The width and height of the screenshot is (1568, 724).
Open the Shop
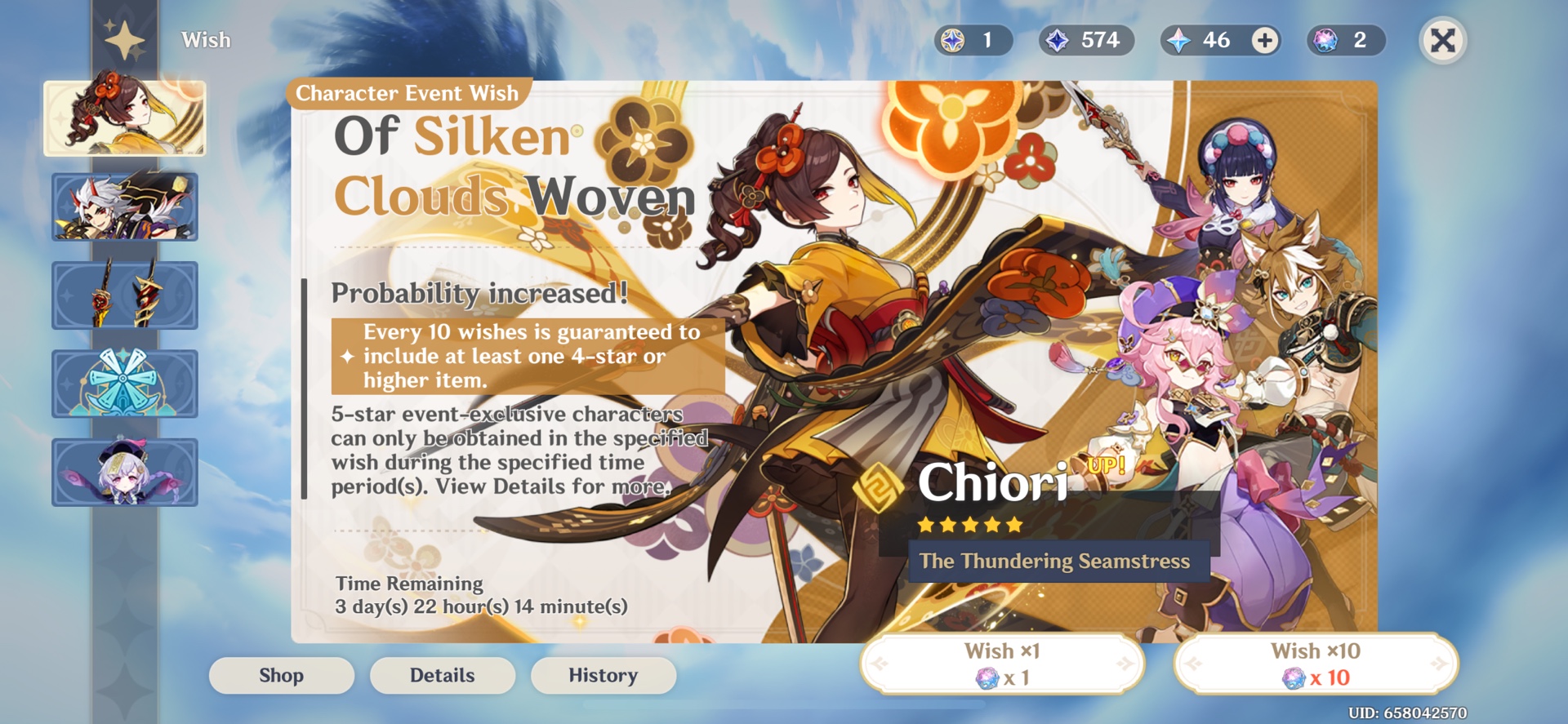click(281, 675)
